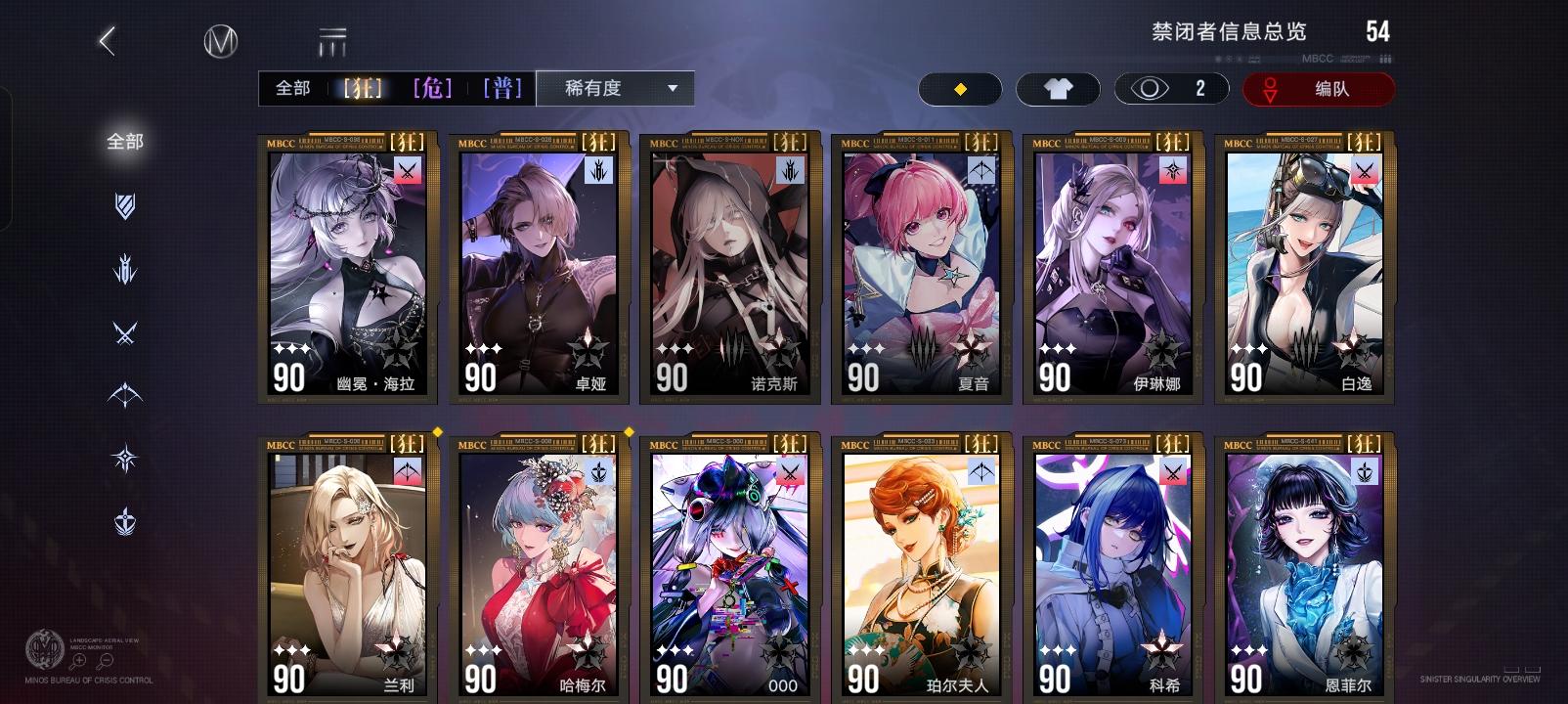Click the back arrow at top left

coord(107,41)
